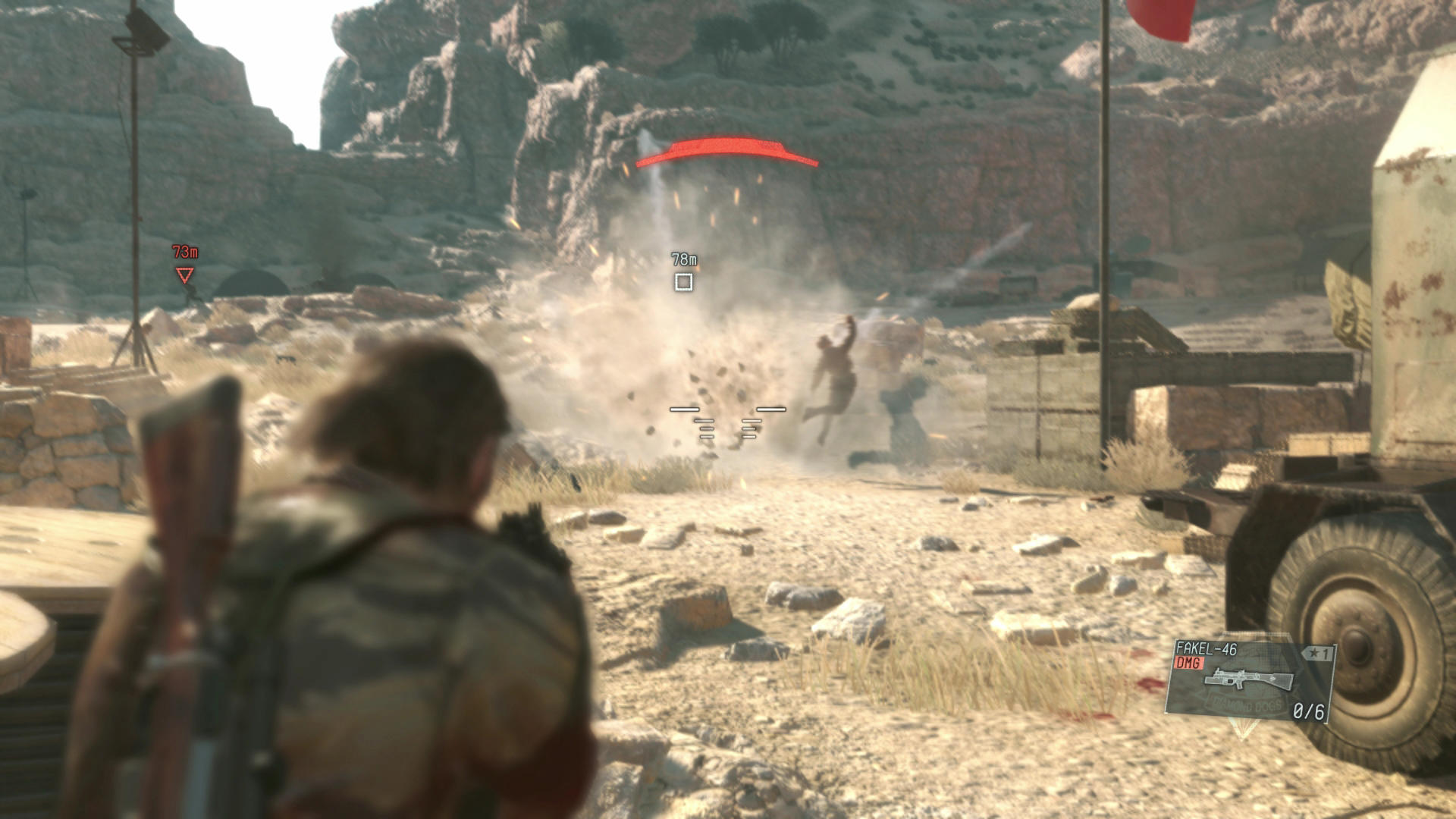Click the red threat-direction arc indicator

coord(728,152)
